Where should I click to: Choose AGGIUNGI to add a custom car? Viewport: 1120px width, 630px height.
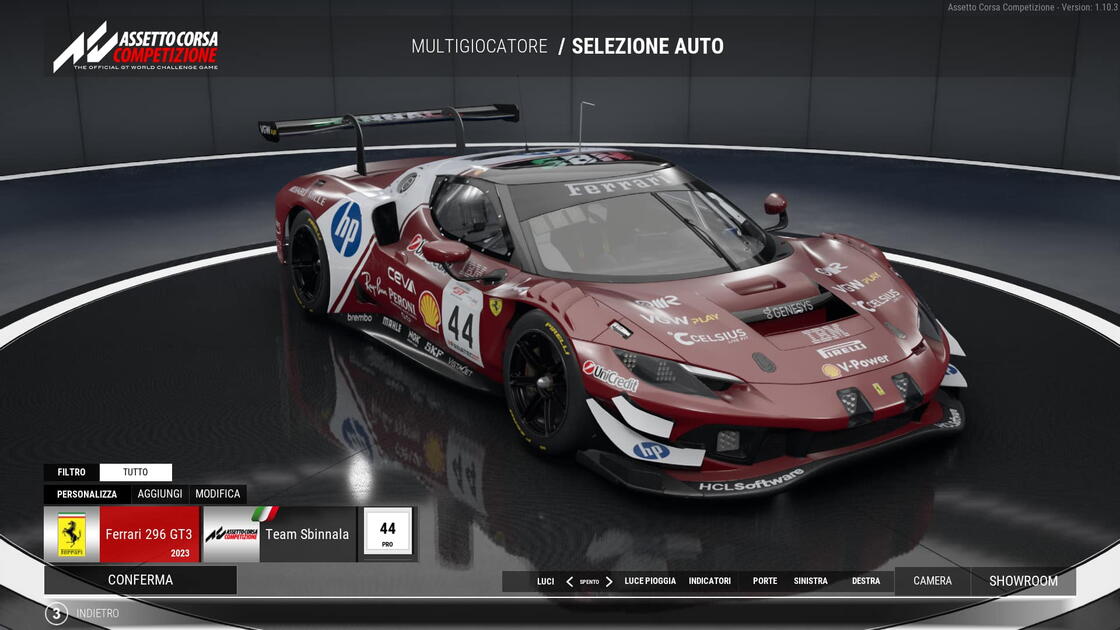coord(160,494)
